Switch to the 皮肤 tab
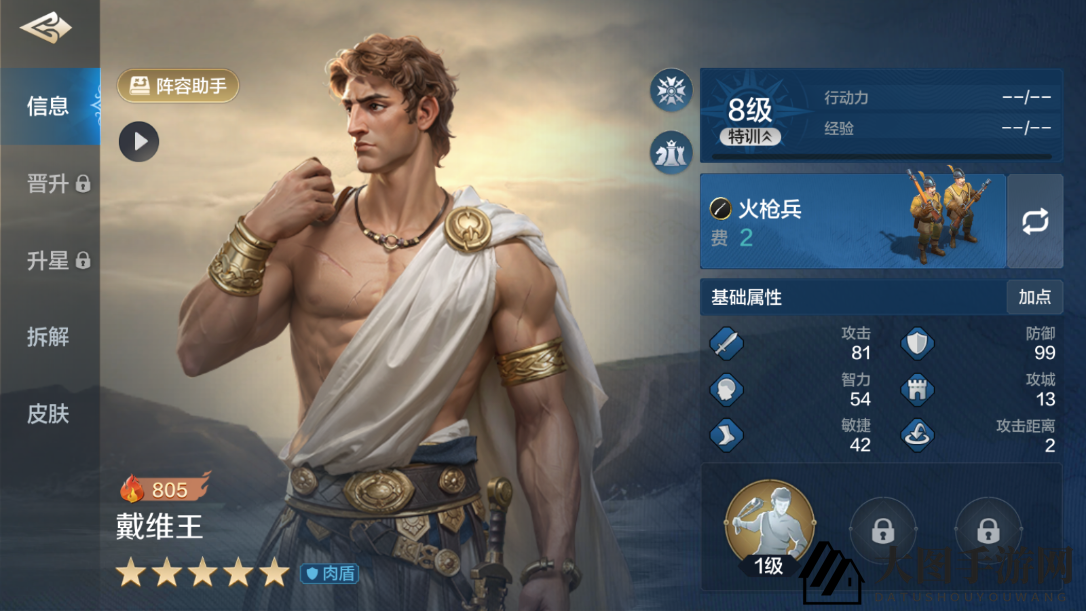The height and width of the screenshot is (611, 1086). point(48,413)
